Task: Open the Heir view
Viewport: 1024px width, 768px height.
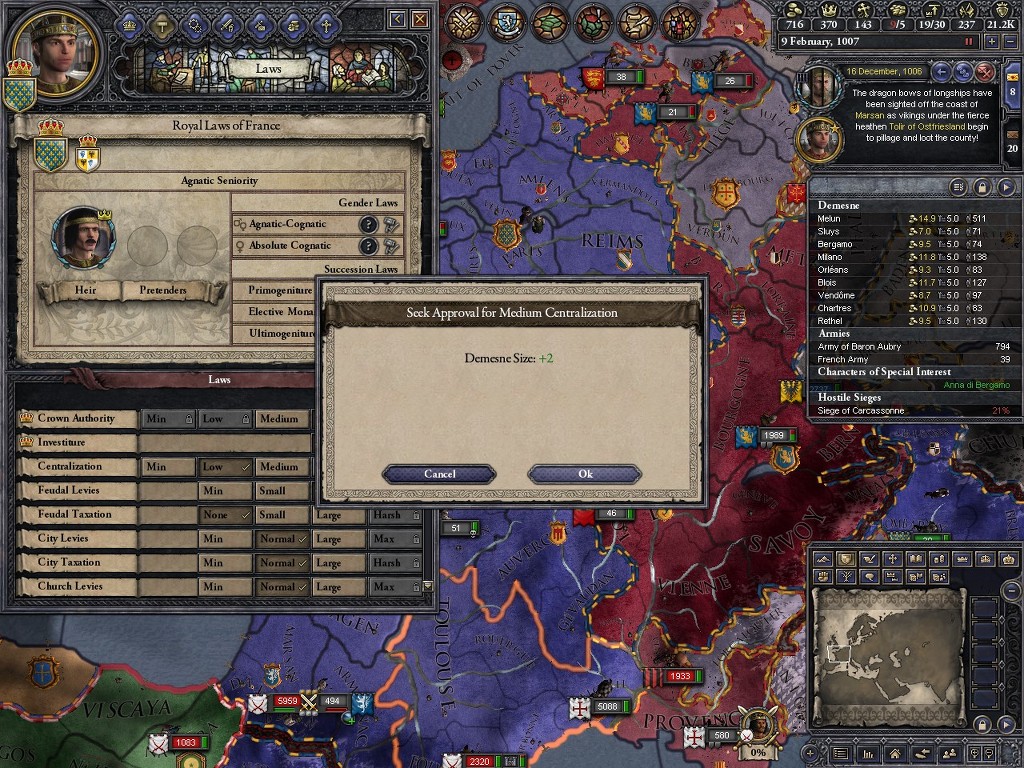Action: [85, 291]
